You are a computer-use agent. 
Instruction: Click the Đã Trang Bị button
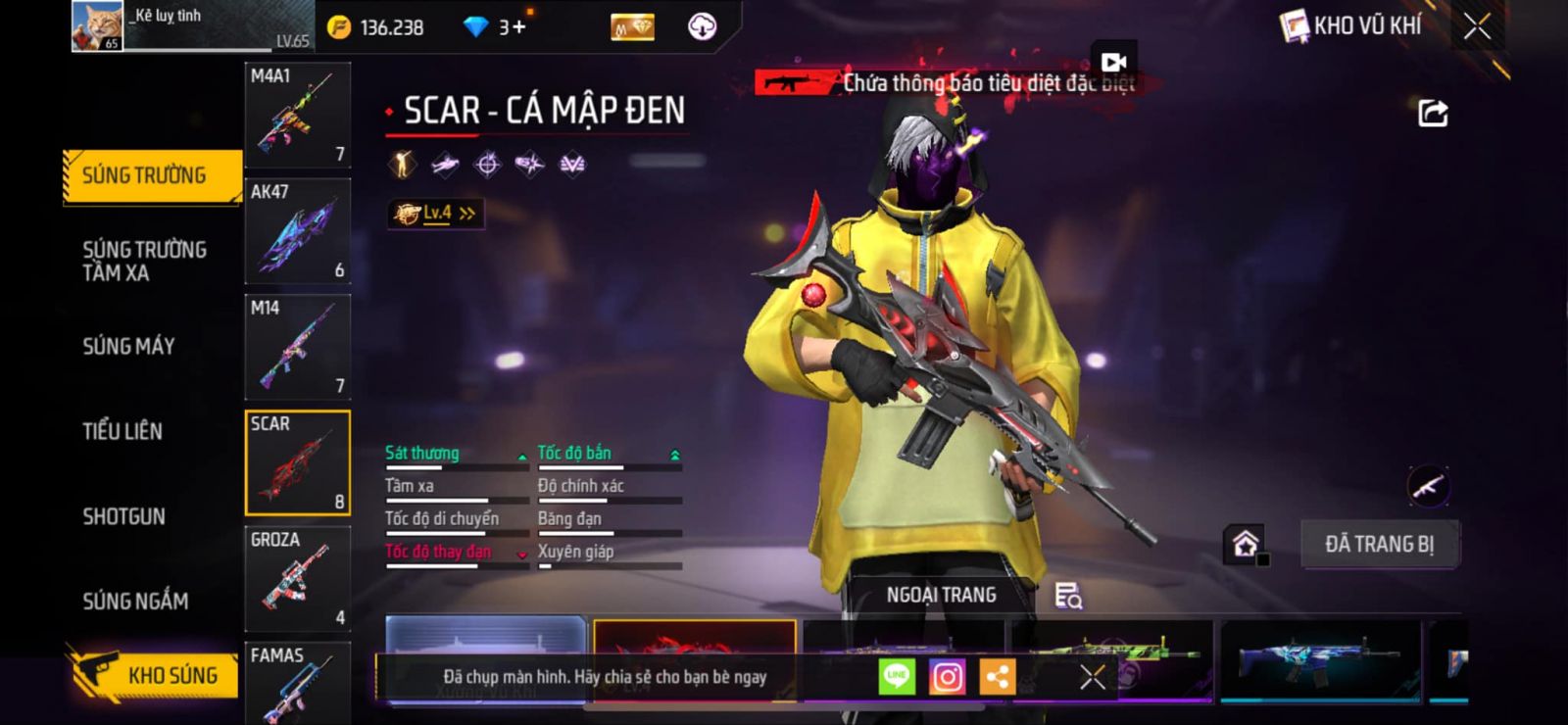pos(1378,545)
